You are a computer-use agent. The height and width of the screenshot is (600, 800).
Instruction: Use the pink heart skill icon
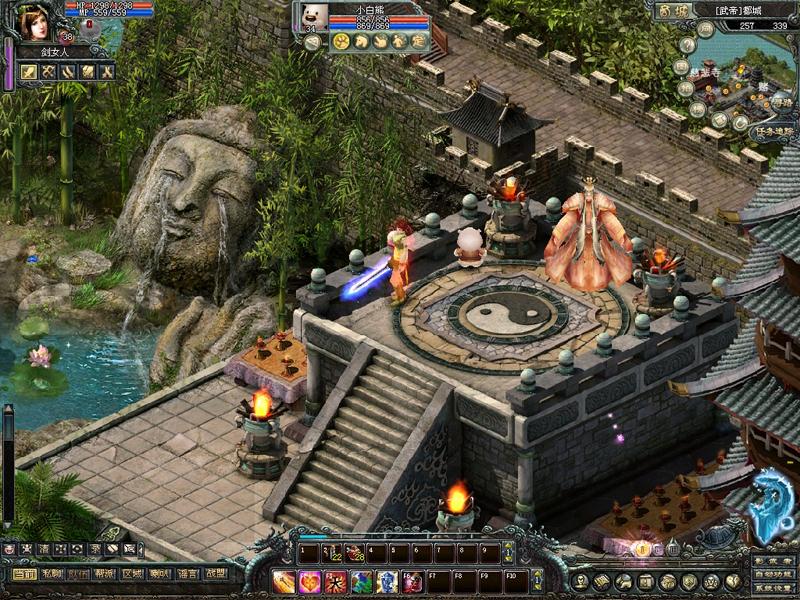310,581
